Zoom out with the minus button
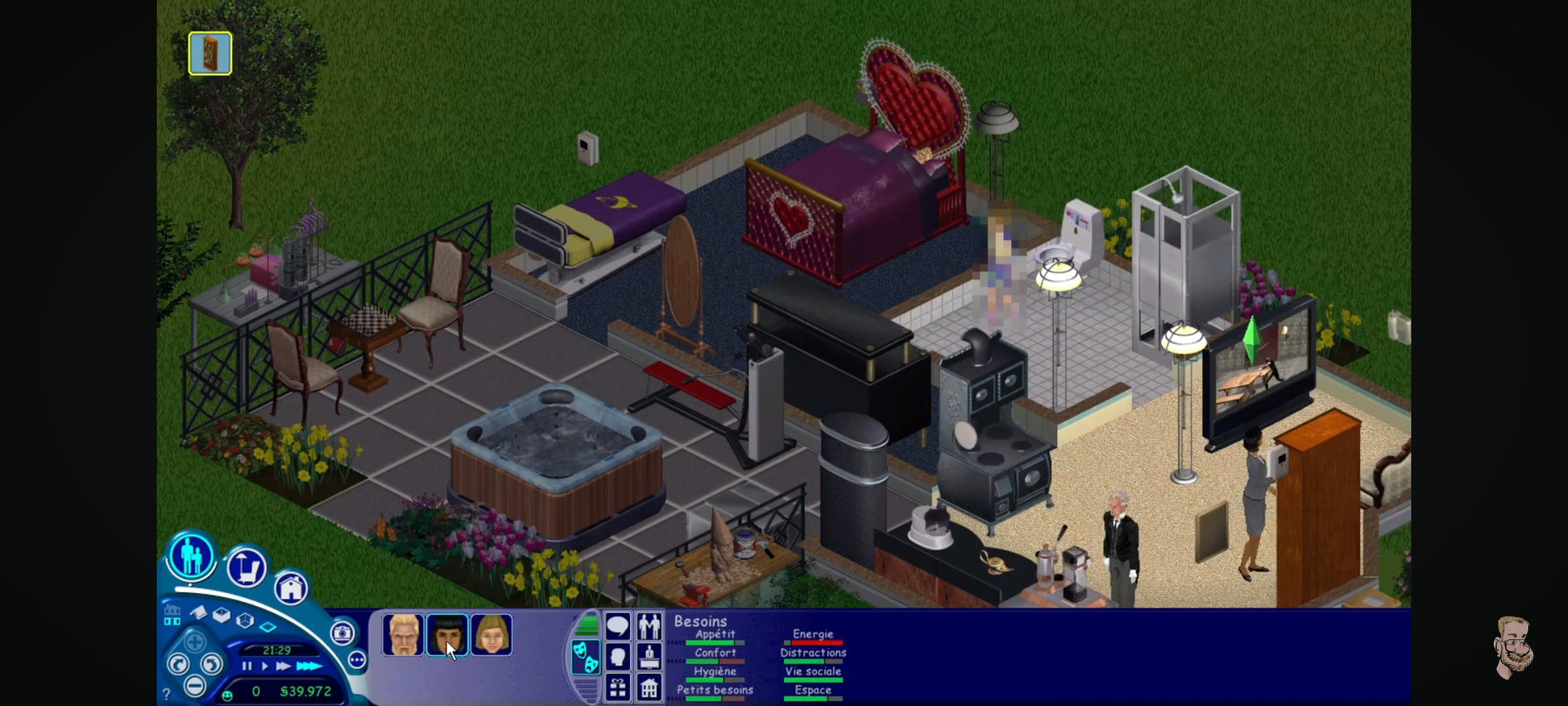1568x706 pixels. click(x=194, y=686)
